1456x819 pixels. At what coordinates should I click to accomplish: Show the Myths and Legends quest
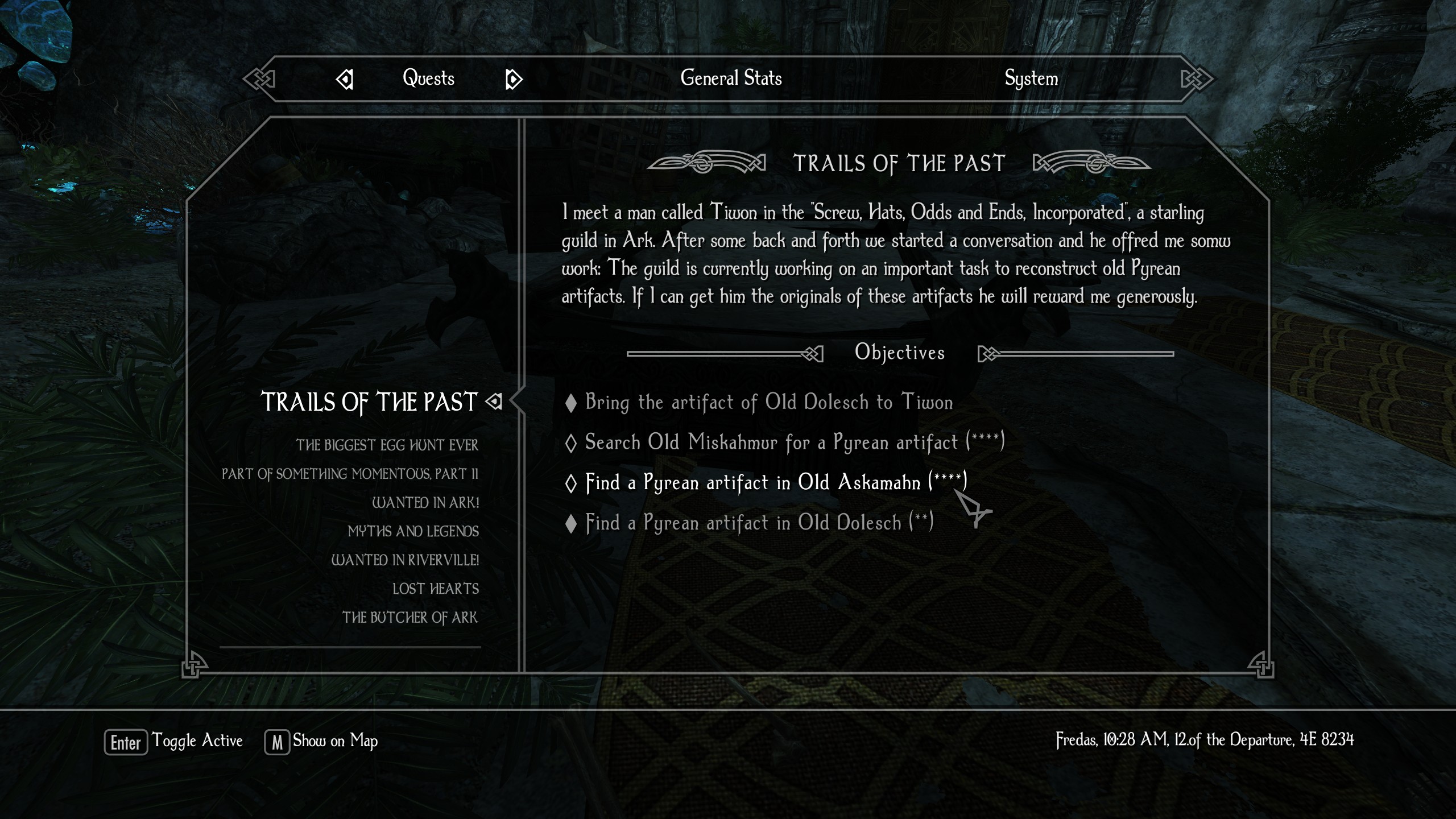click(x=413, y=532)
